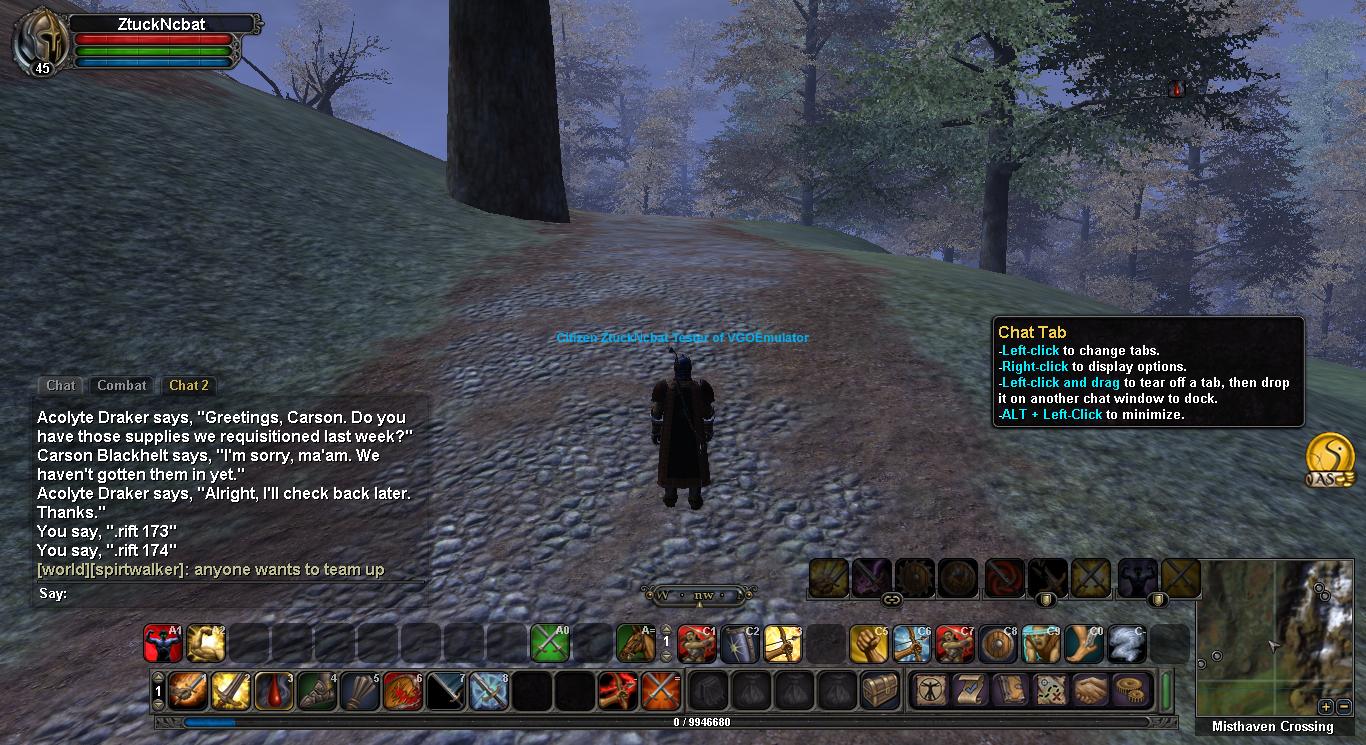Open the character sheet Vitruvian icon

[928, 690]
